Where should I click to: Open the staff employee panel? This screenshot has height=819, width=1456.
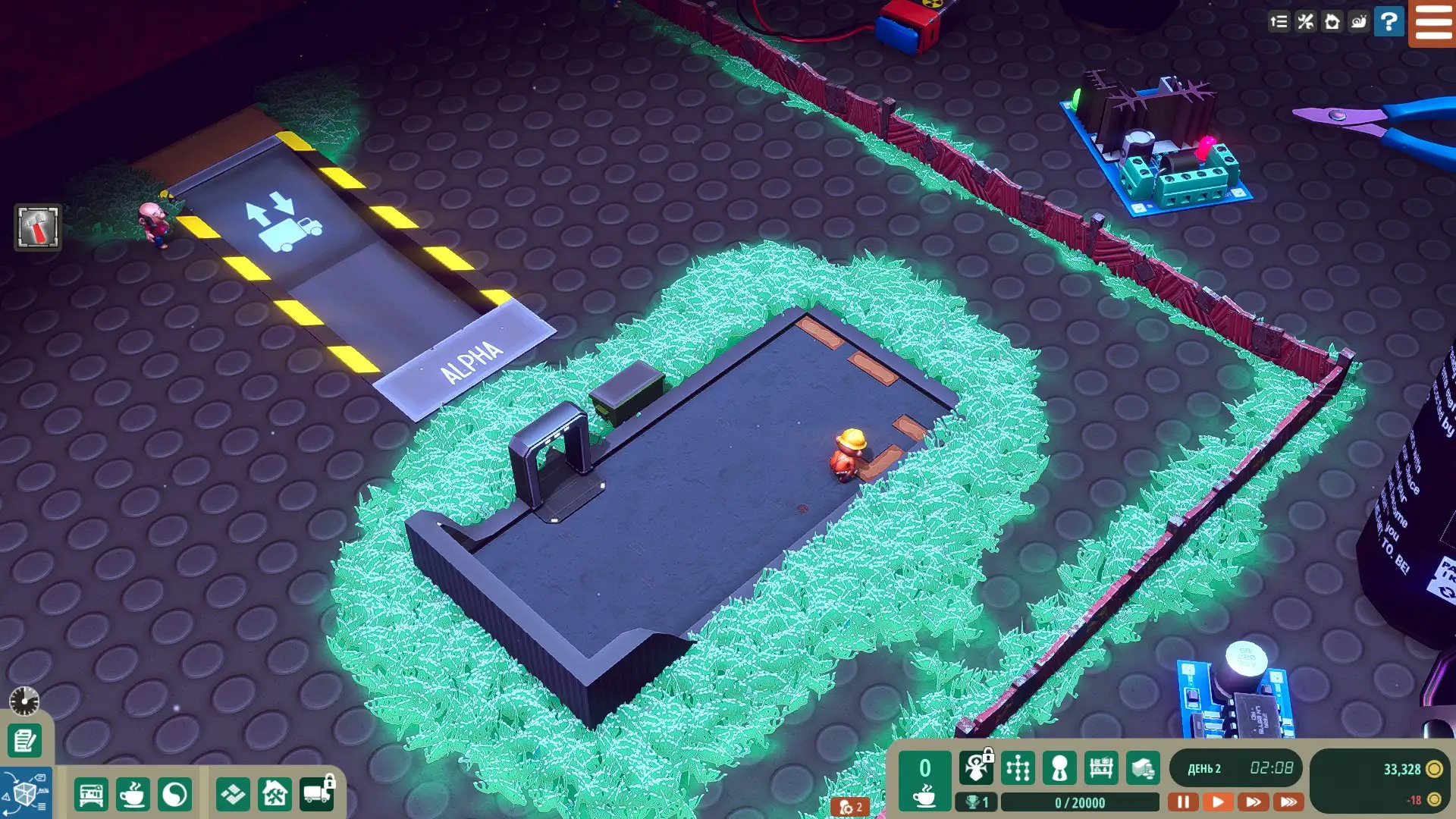coord(1059,769)
